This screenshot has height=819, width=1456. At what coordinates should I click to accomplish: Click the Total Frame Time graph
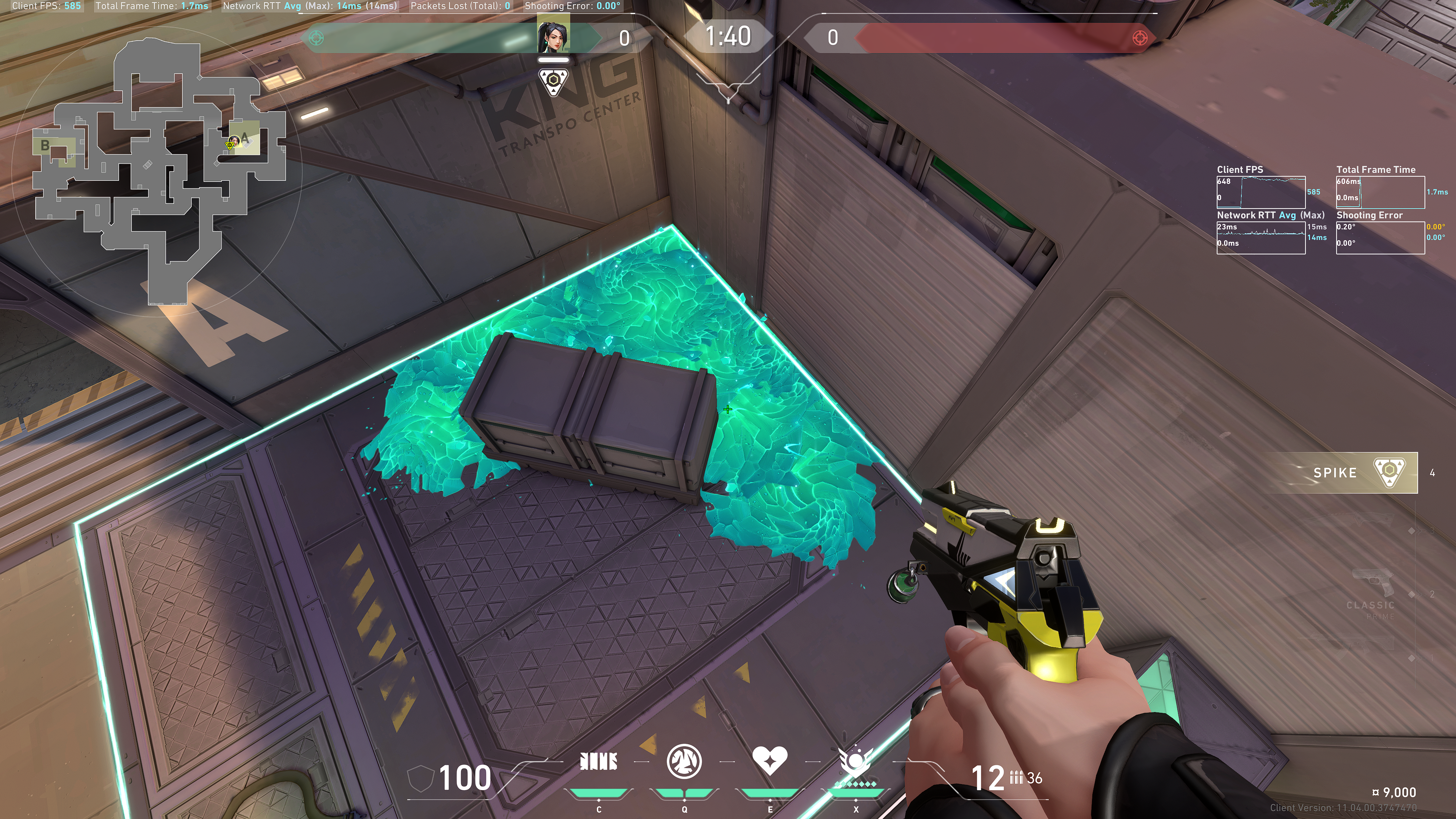click(1380, 192)
